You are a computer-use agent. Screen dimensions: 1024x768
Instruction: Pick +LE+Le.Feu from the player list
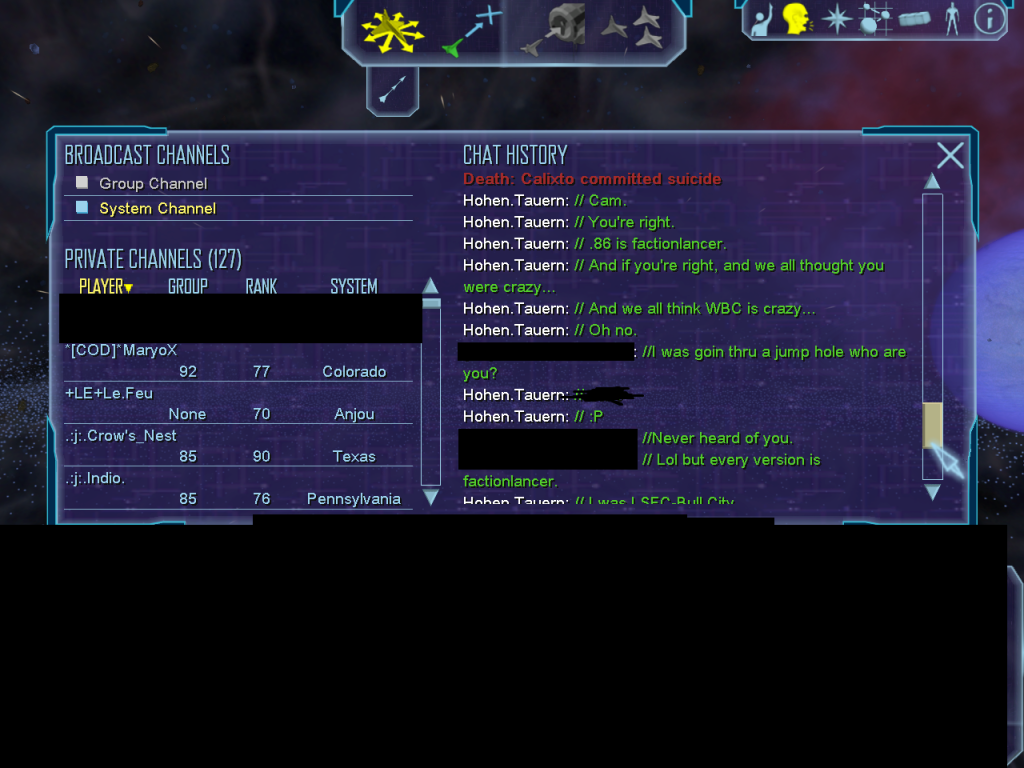(109, 393)
